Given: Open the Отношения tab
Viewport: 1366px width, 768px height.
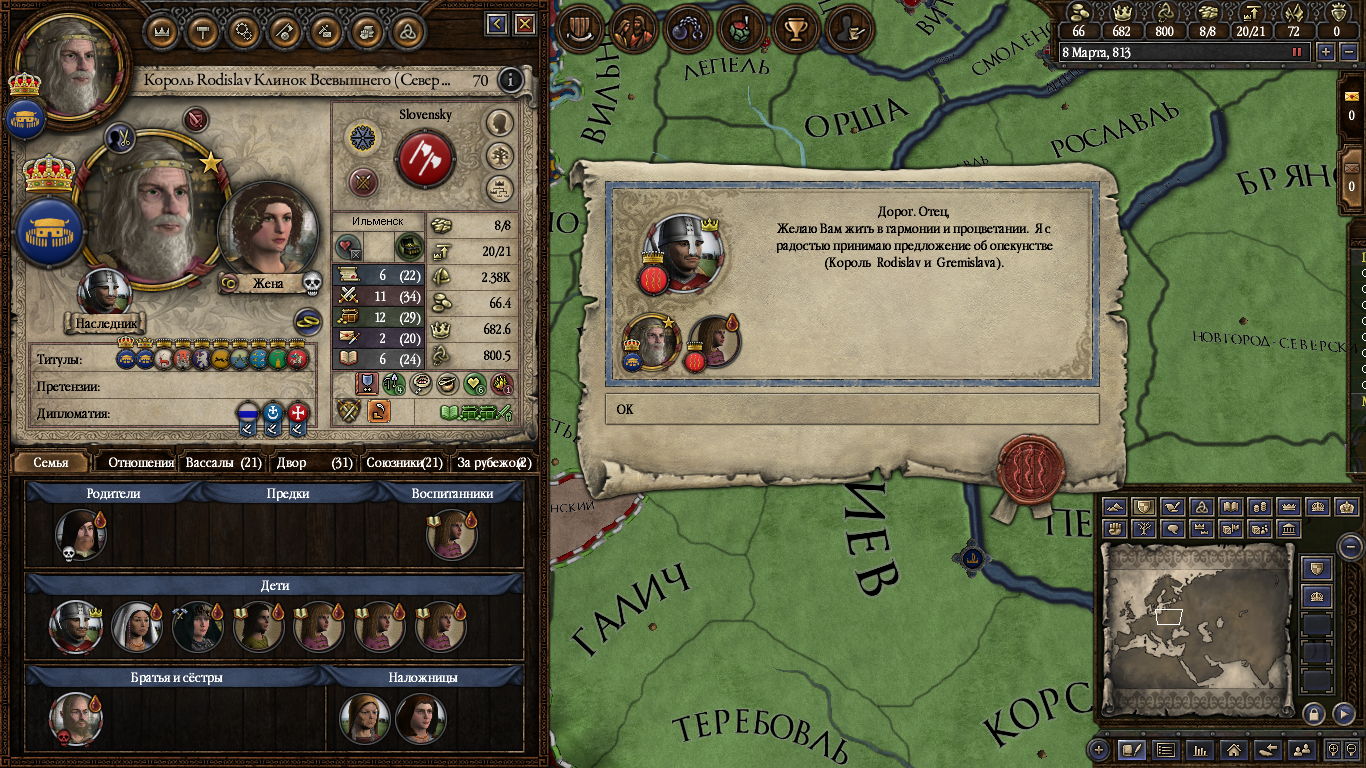Looking at the screenshot, I should (x=140, y=463).
